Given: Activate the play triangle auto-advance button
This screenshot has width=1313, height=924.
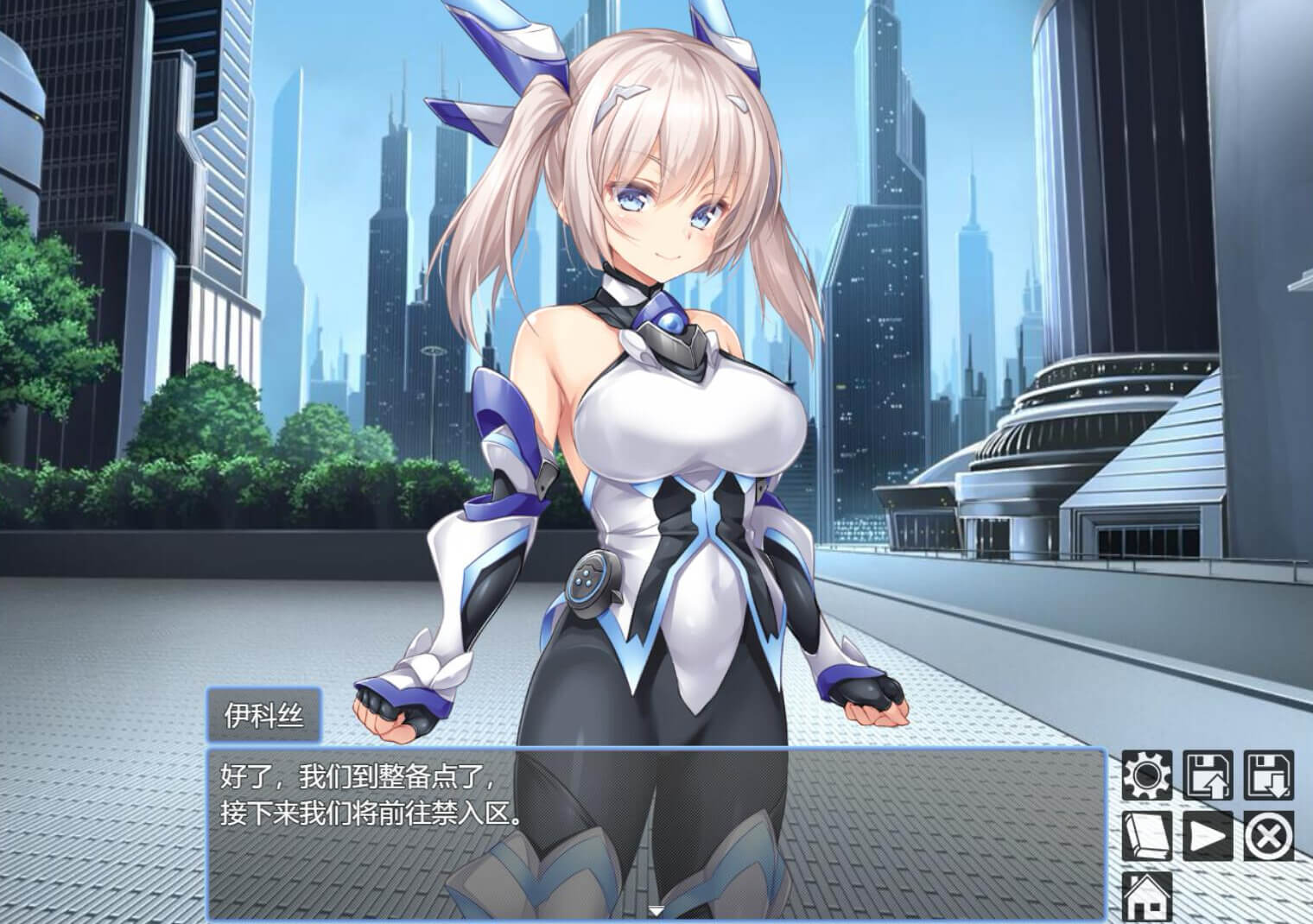Looking at the screenshot, I should tap(1208, 836).
